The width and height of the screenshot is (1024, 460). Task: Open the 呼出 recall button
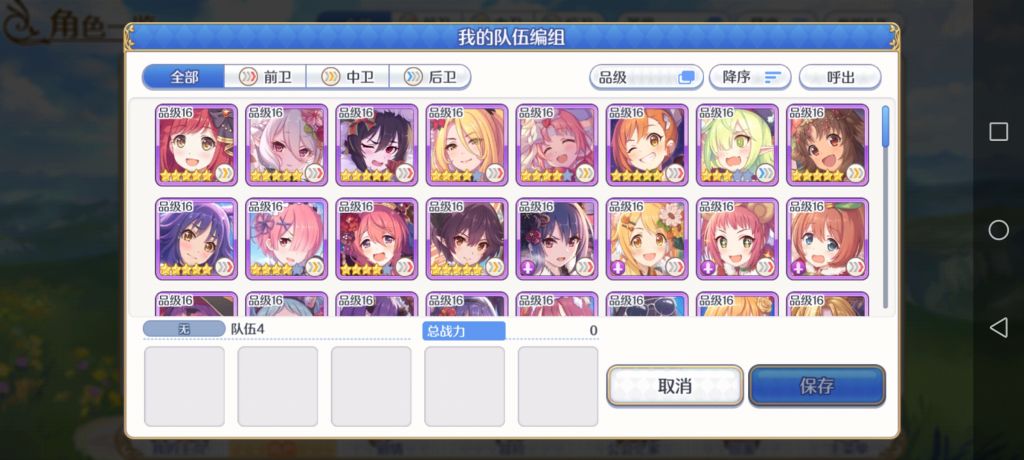[840, 77]
